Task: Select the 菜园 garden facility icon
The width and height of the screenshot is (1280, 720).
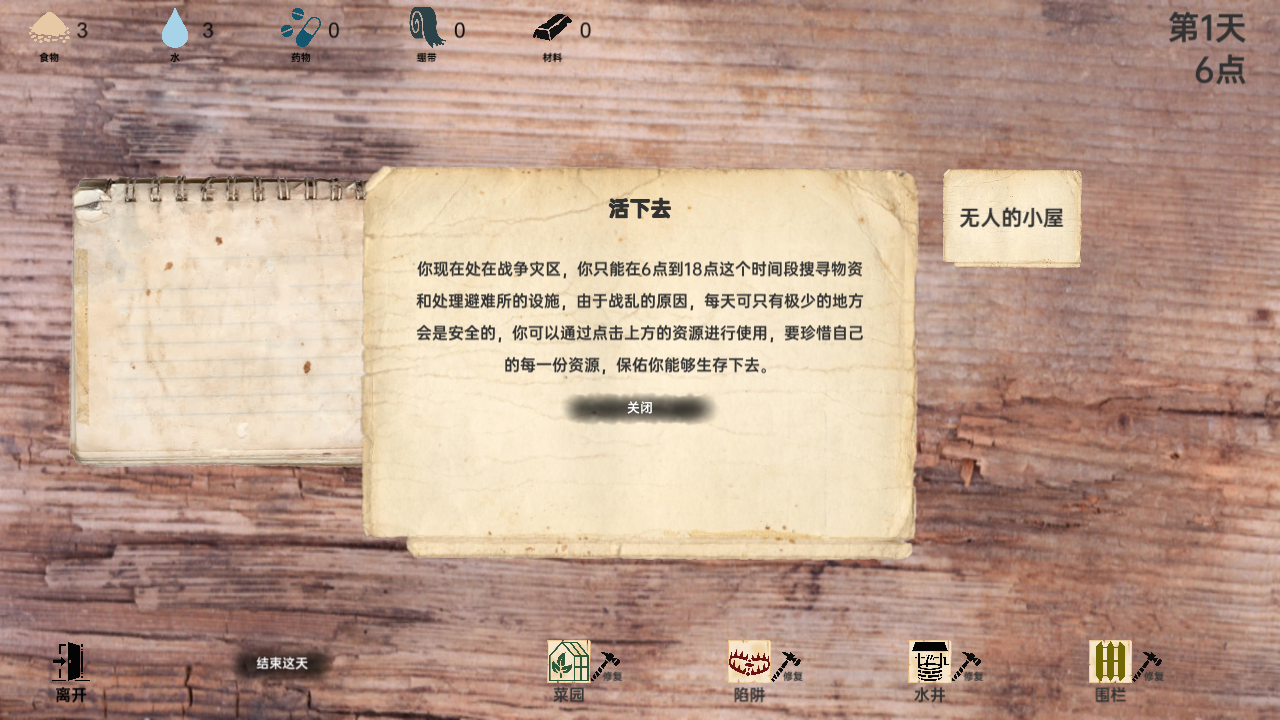Action: (569, 661)
